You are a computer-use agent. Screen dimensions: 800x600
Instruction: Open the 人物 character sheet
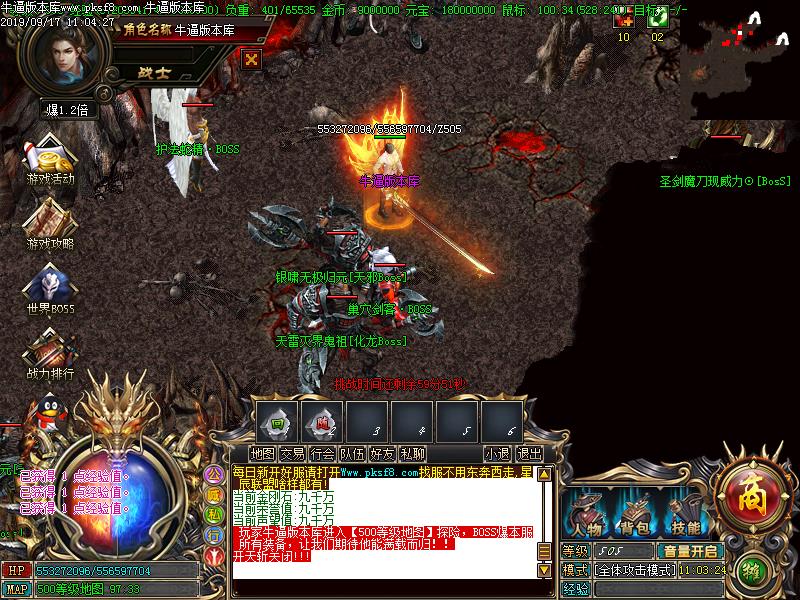tap(587, 514)
